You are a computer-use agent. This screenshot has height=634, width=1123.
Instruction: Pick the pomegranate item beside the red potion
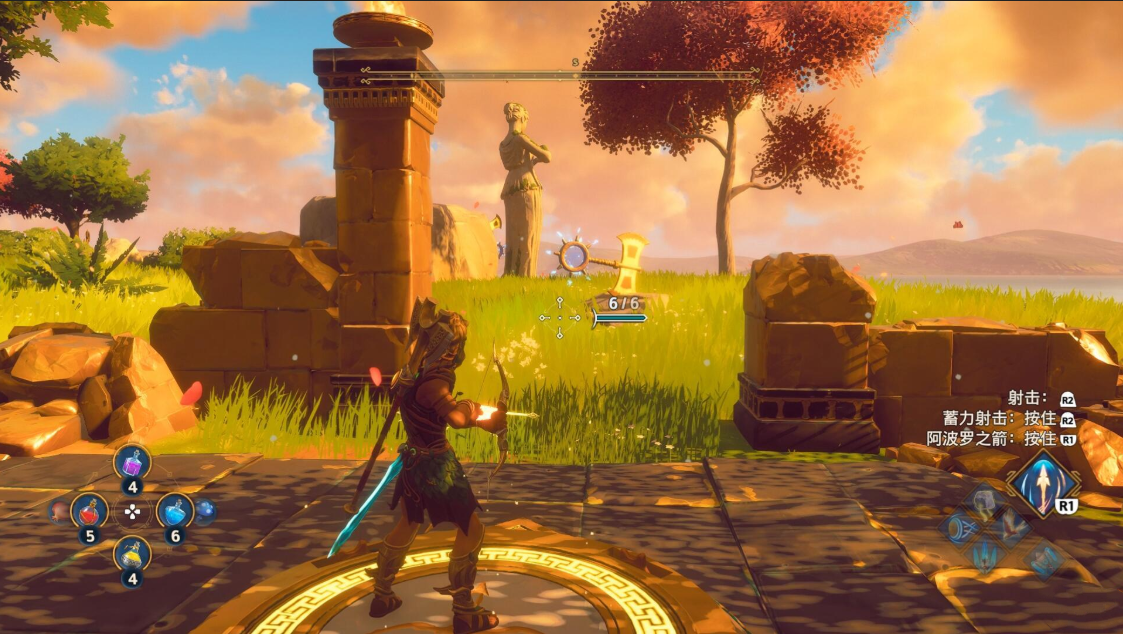tap(59, 511)
